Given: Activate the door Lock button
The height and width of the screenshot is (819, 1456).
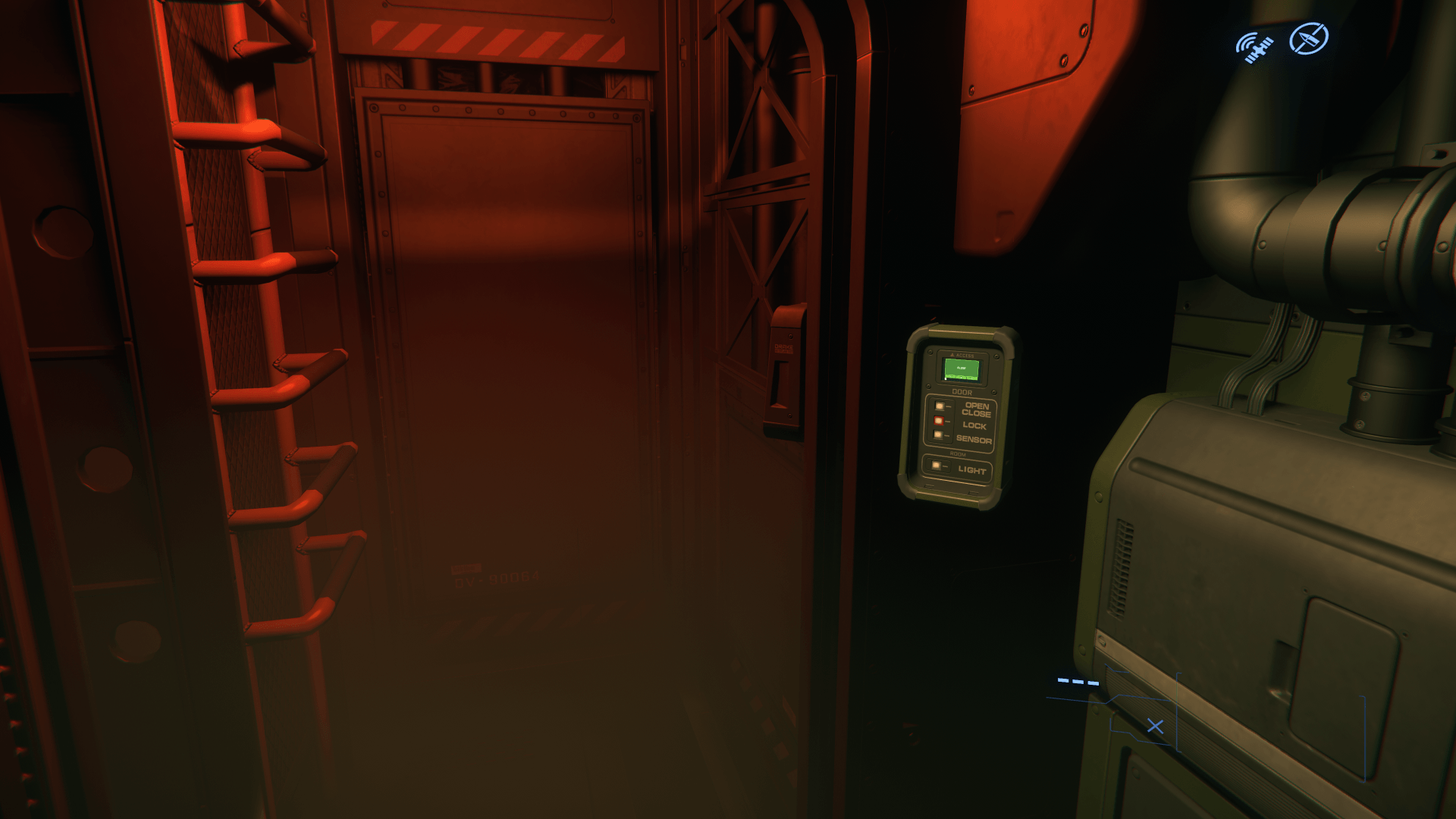Looking at the screenshot, I should (939, 422).
